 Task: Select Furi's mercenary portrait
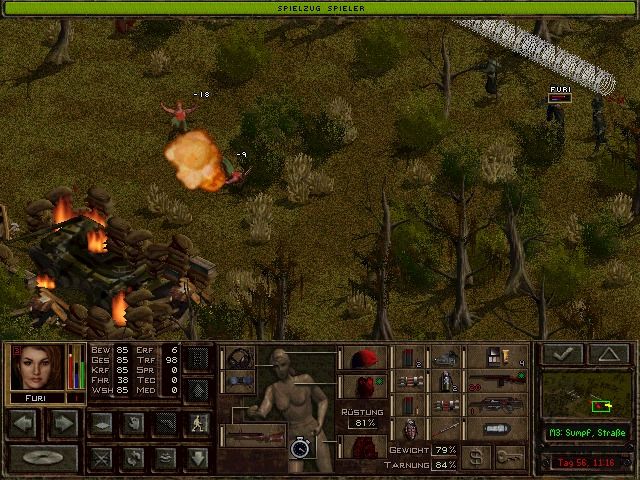pyautogui.click(x=37, y=369)
